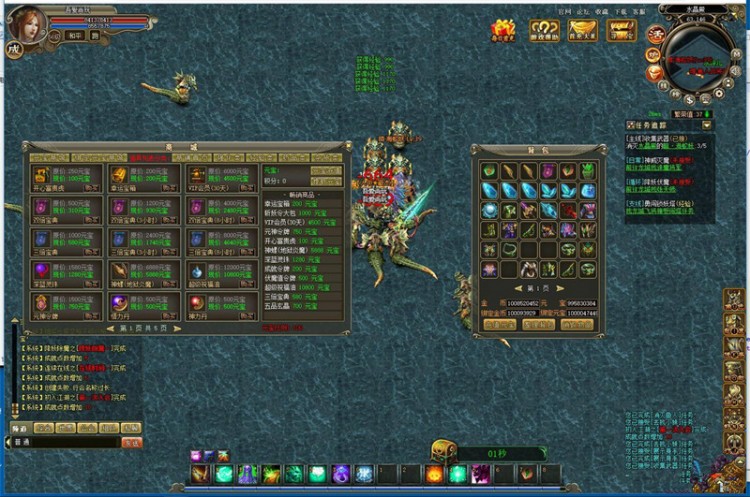The image size is (750, 497).
Task: Click the treasure chest above the hotbar
Action: [443, 451]
